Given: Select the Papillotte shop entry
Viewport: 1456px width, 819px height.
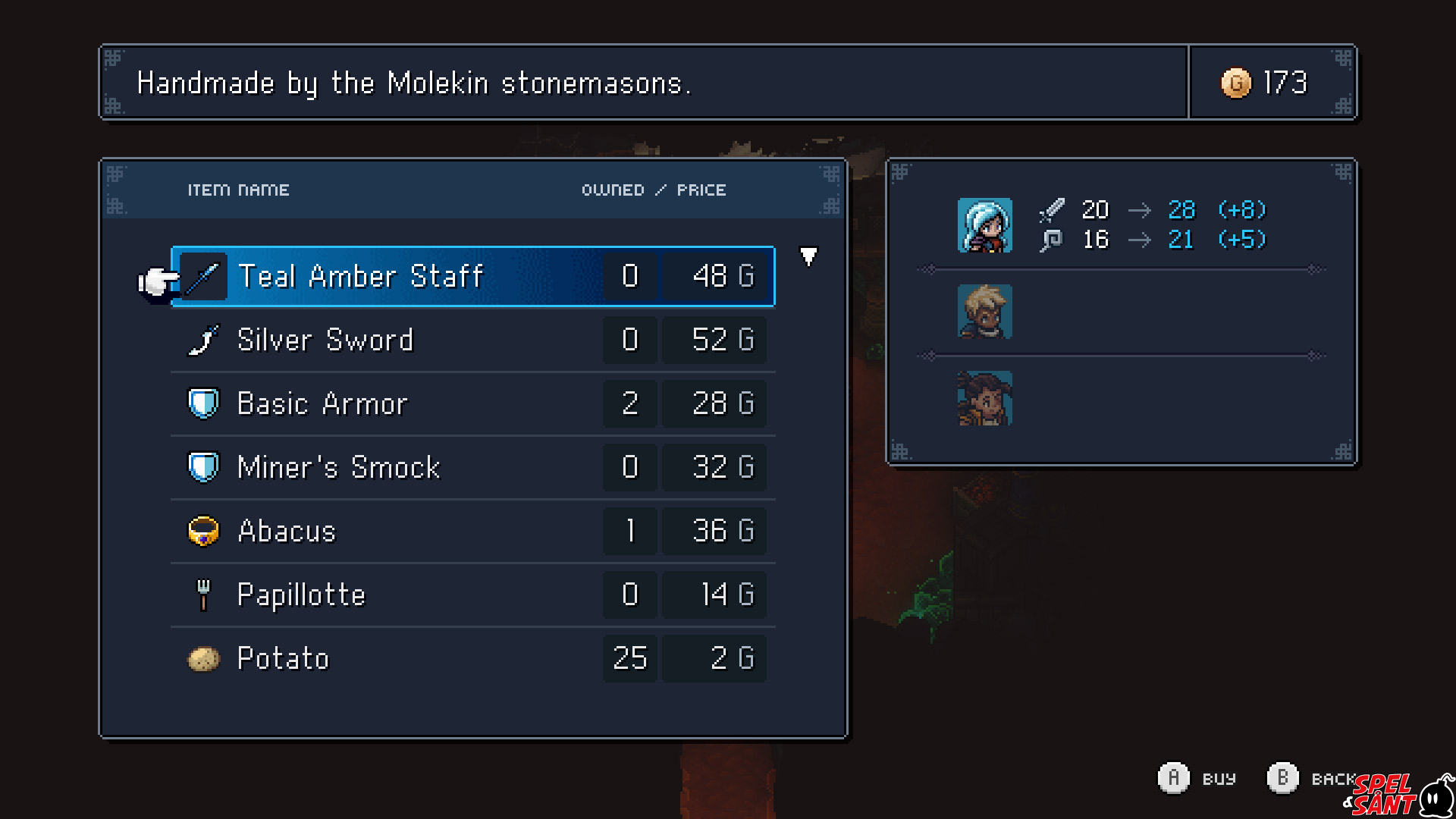Looking at the screenshot, I should click(473, 595).
